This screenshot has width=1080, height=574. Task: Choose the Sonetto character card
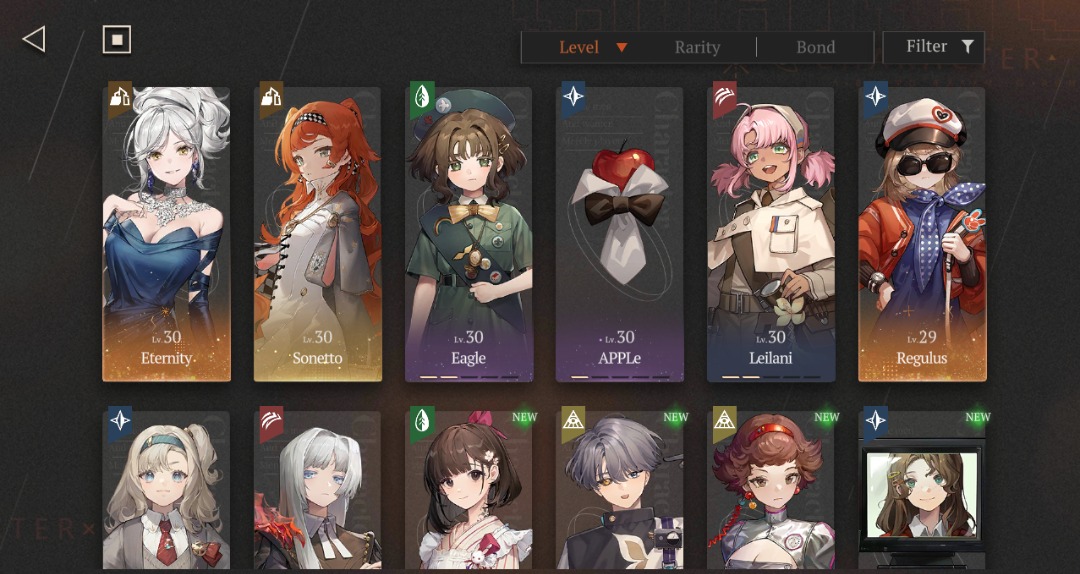(x=317, y=234)
